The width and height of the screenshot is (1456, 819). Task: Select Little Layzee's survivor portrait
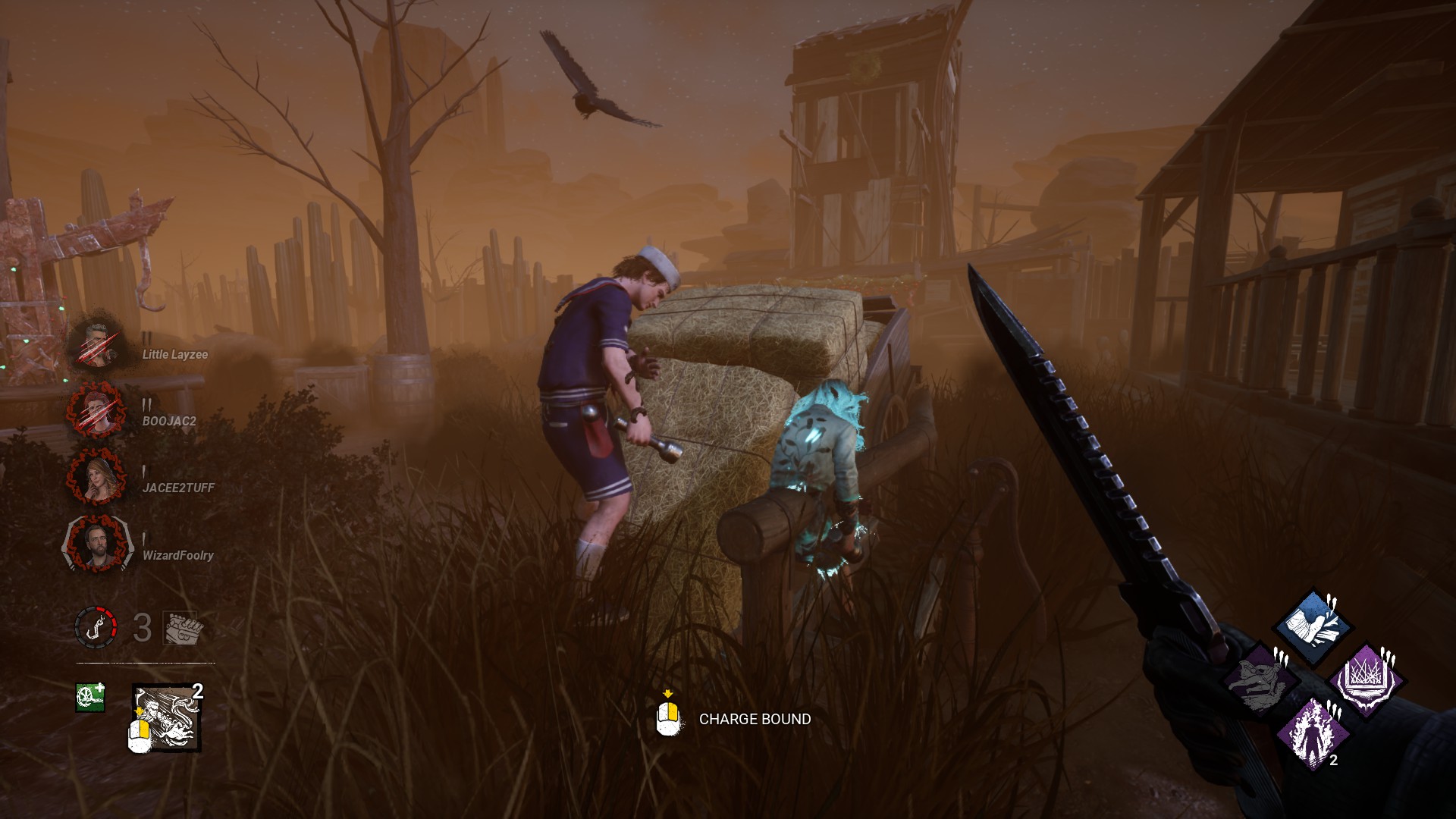(x=96, y=346)
